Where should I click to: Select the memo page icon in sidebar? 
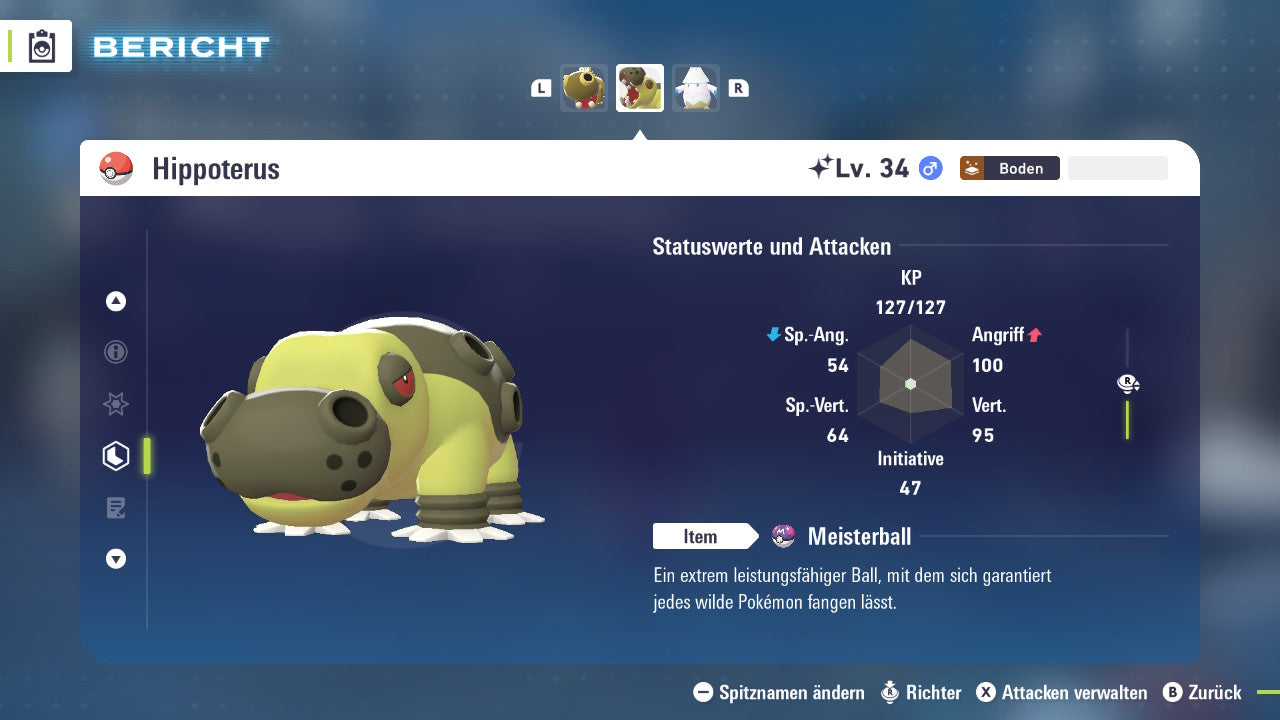tap(115, 508)
